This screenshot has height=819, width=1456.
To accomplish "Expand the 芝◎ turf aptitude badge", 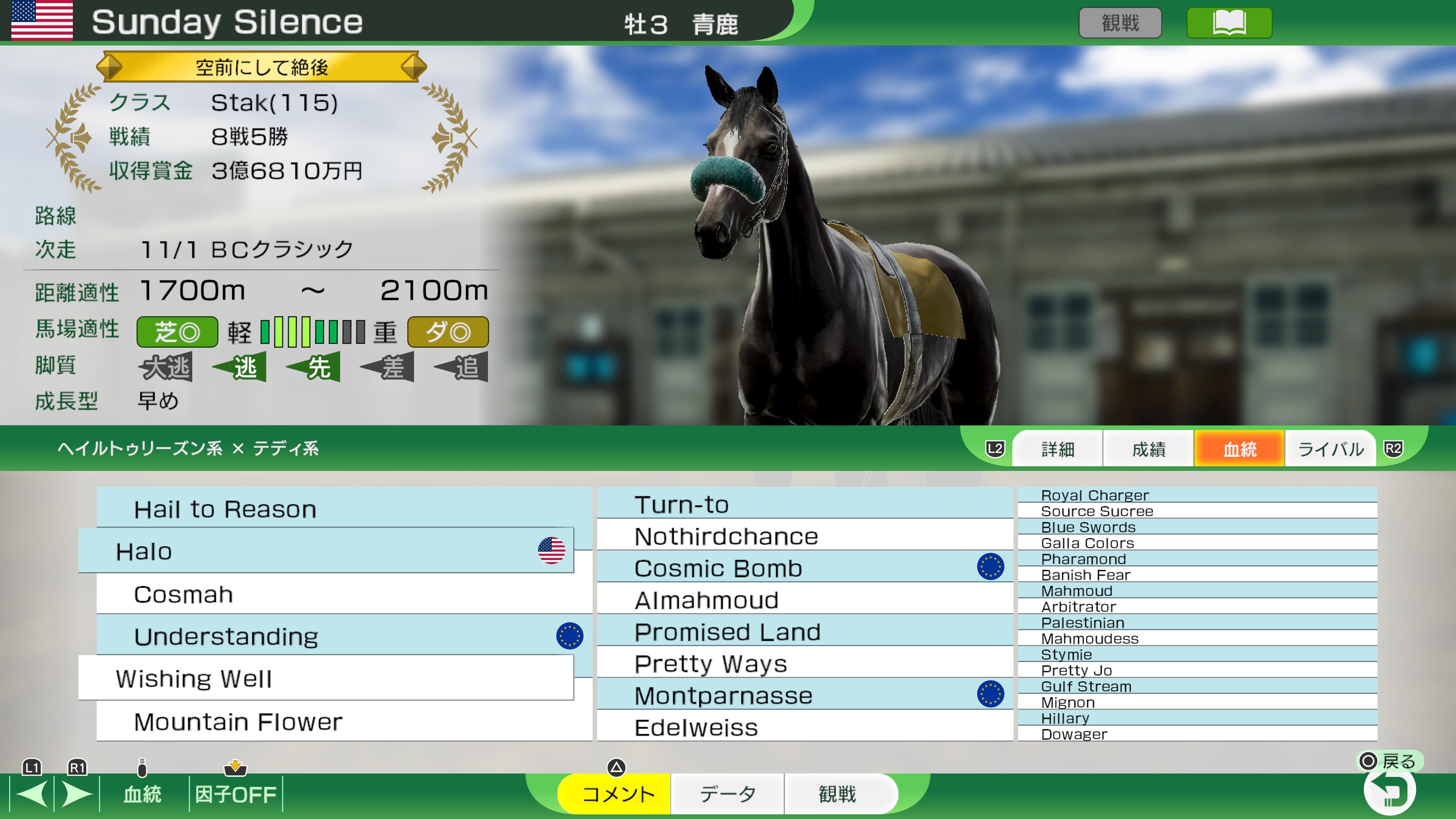I will 176,331.
